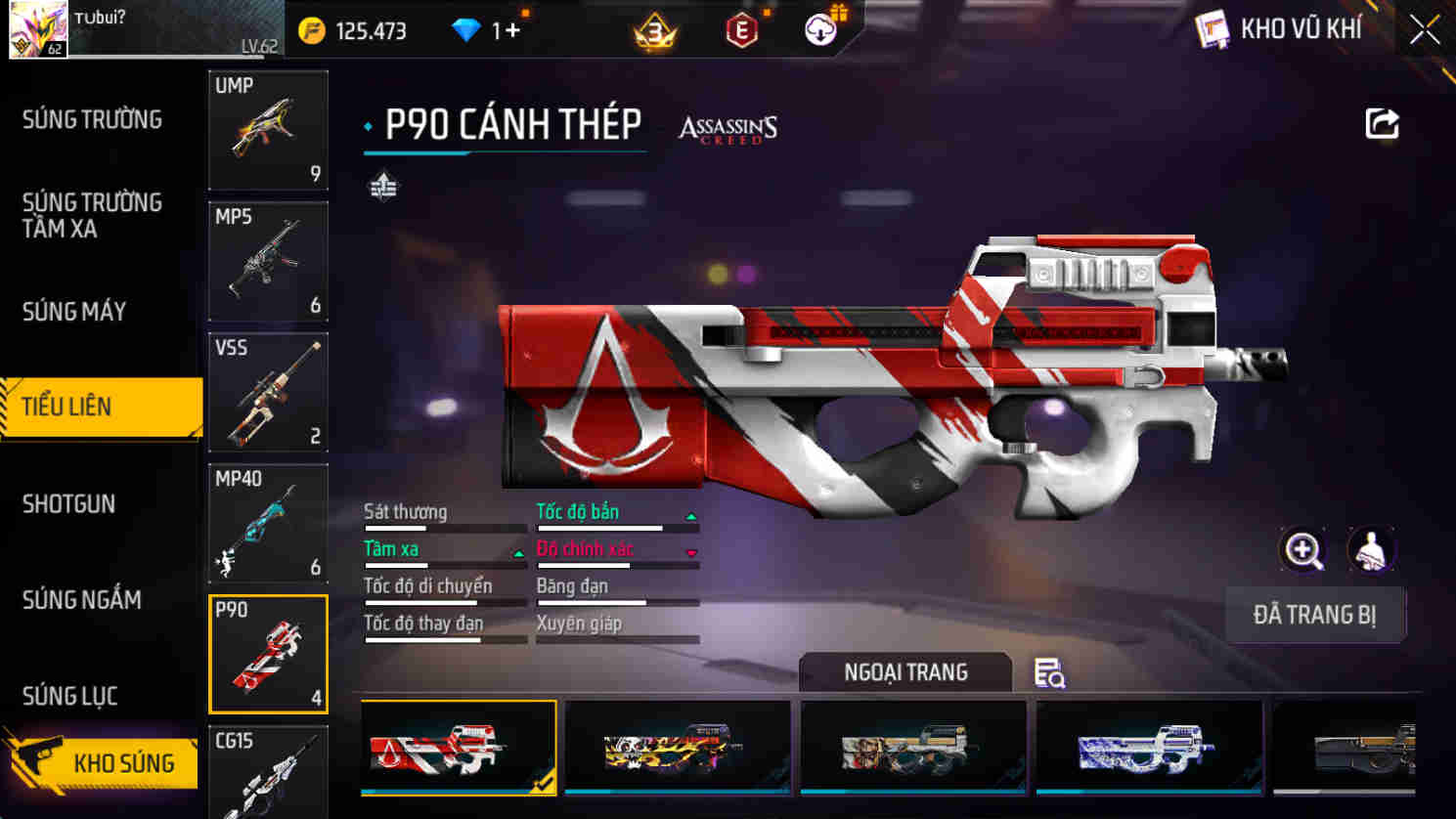Select the SHOTGUN weapon category

point(68,503)
